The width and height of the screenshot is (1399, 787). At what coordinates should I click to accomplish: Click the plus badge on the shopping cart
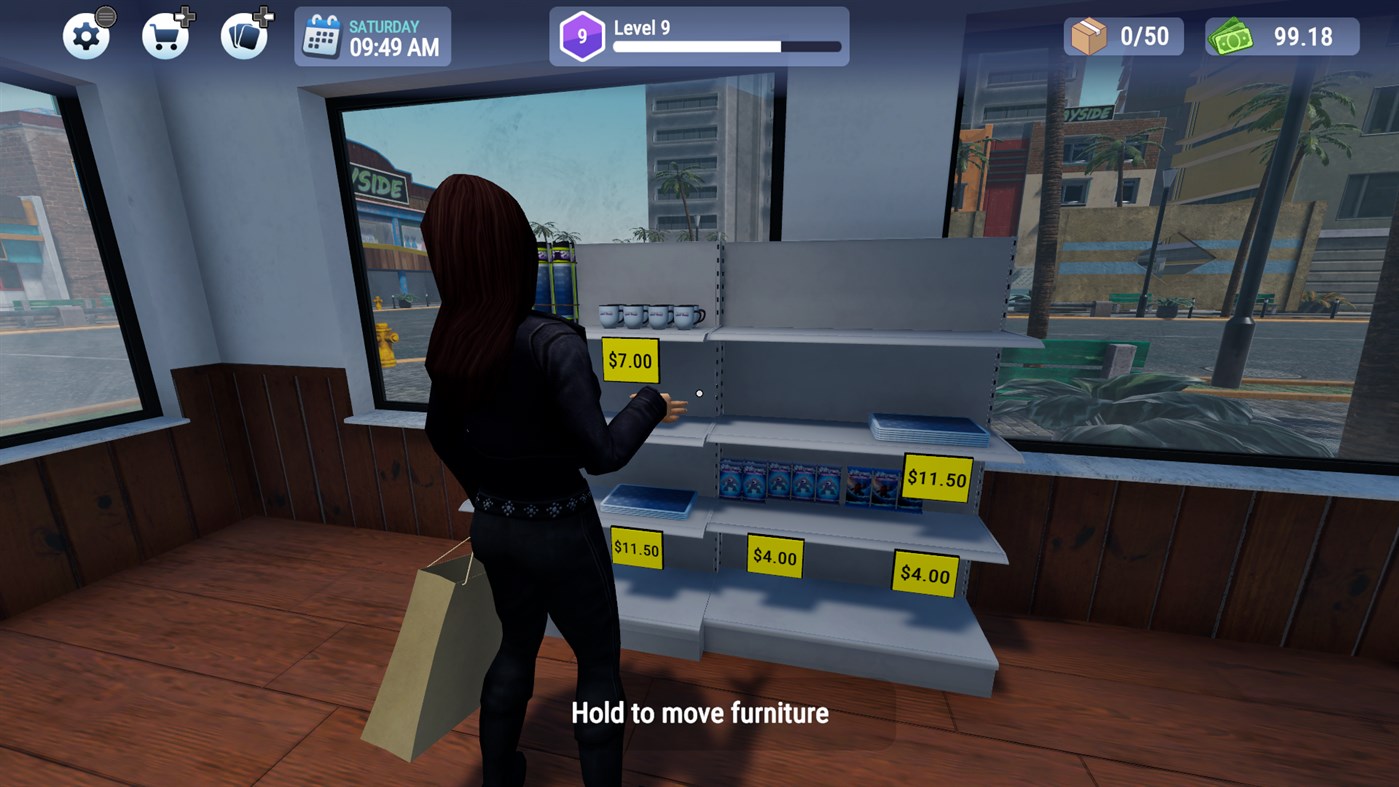click(x=185, y=15)
